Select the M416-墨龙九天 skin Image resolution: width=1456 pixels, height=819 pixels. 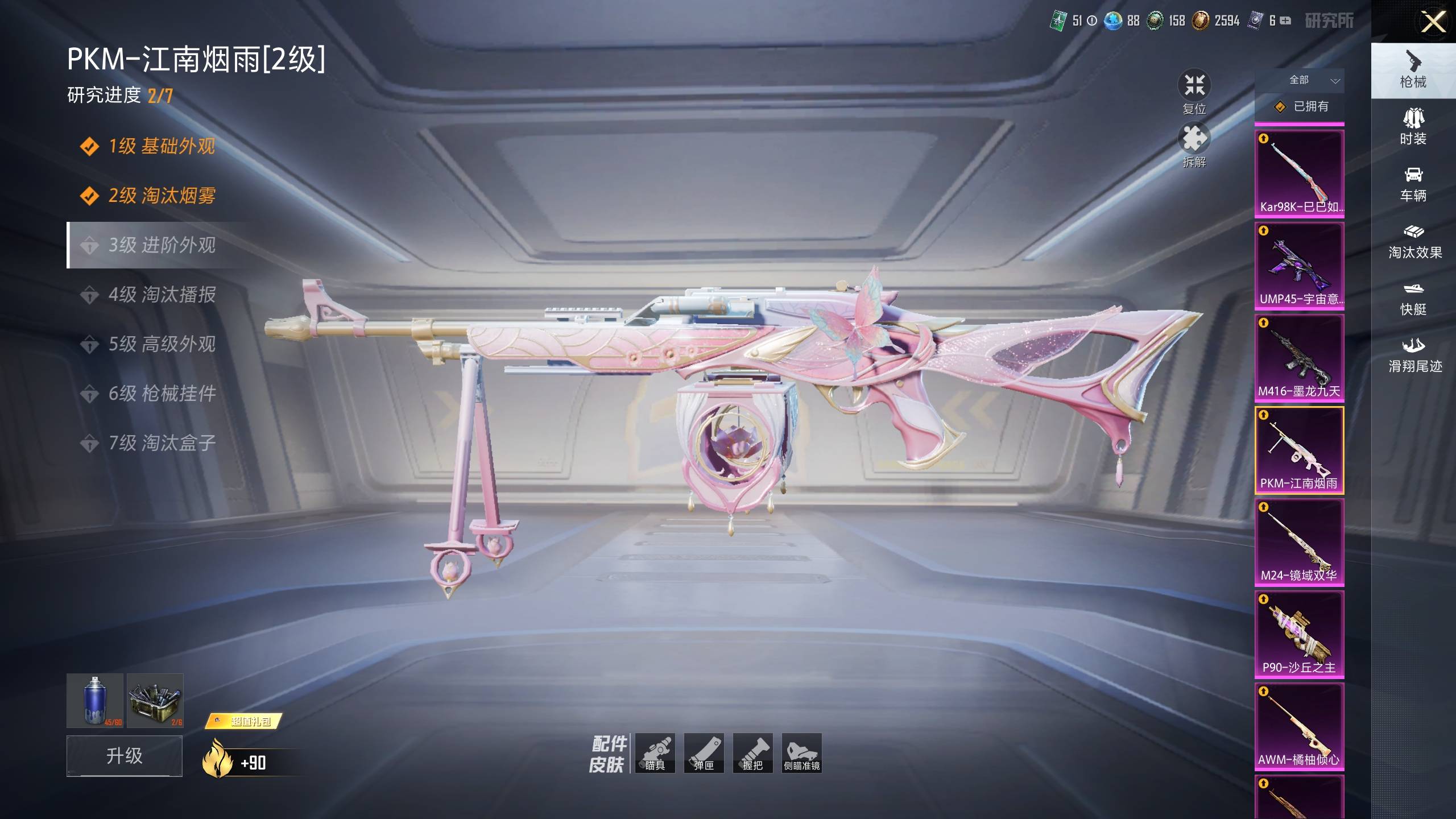point(1299,358)
